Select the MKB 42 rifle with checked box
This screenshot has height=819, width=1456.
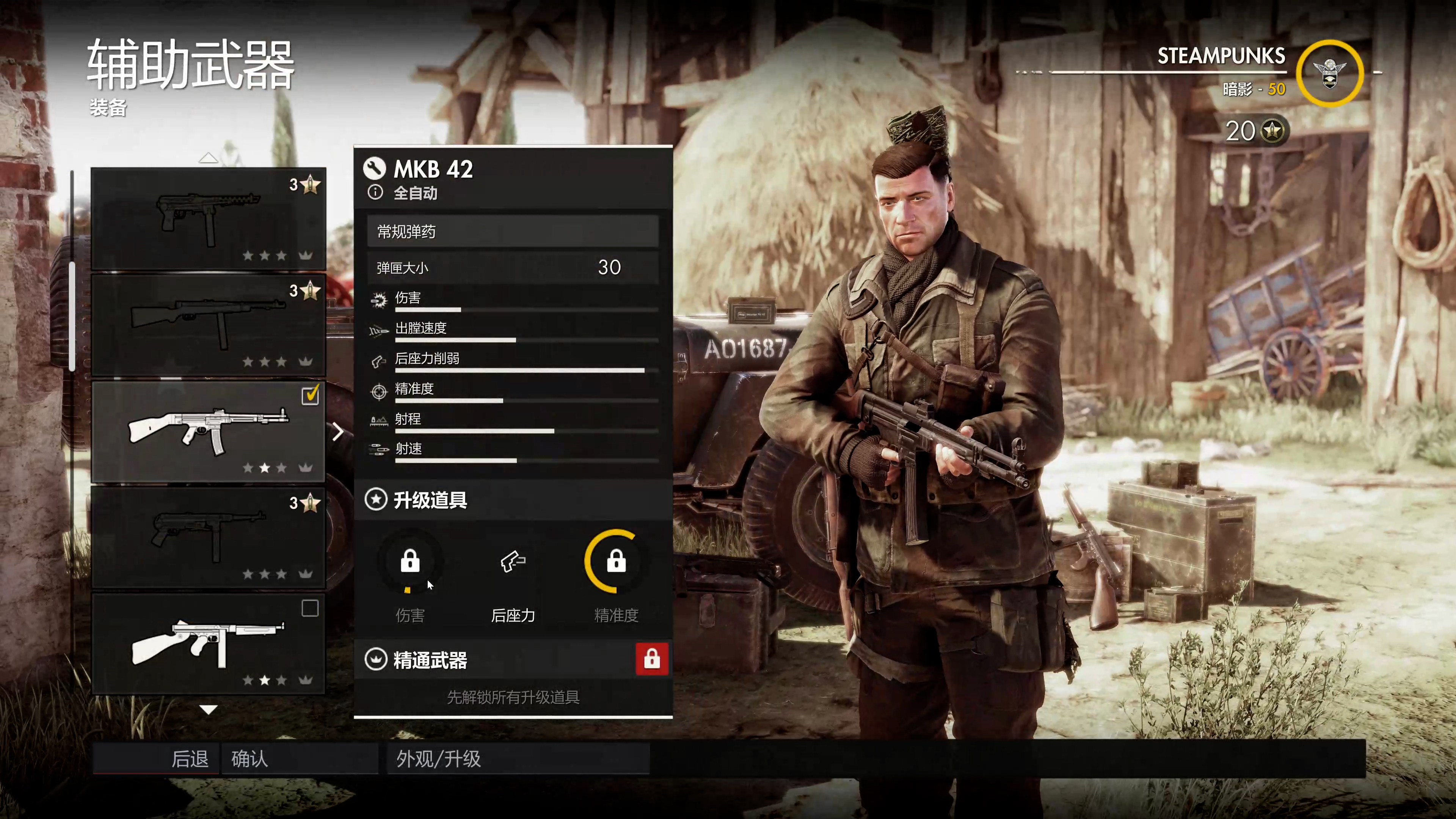[x=208, y=432]
